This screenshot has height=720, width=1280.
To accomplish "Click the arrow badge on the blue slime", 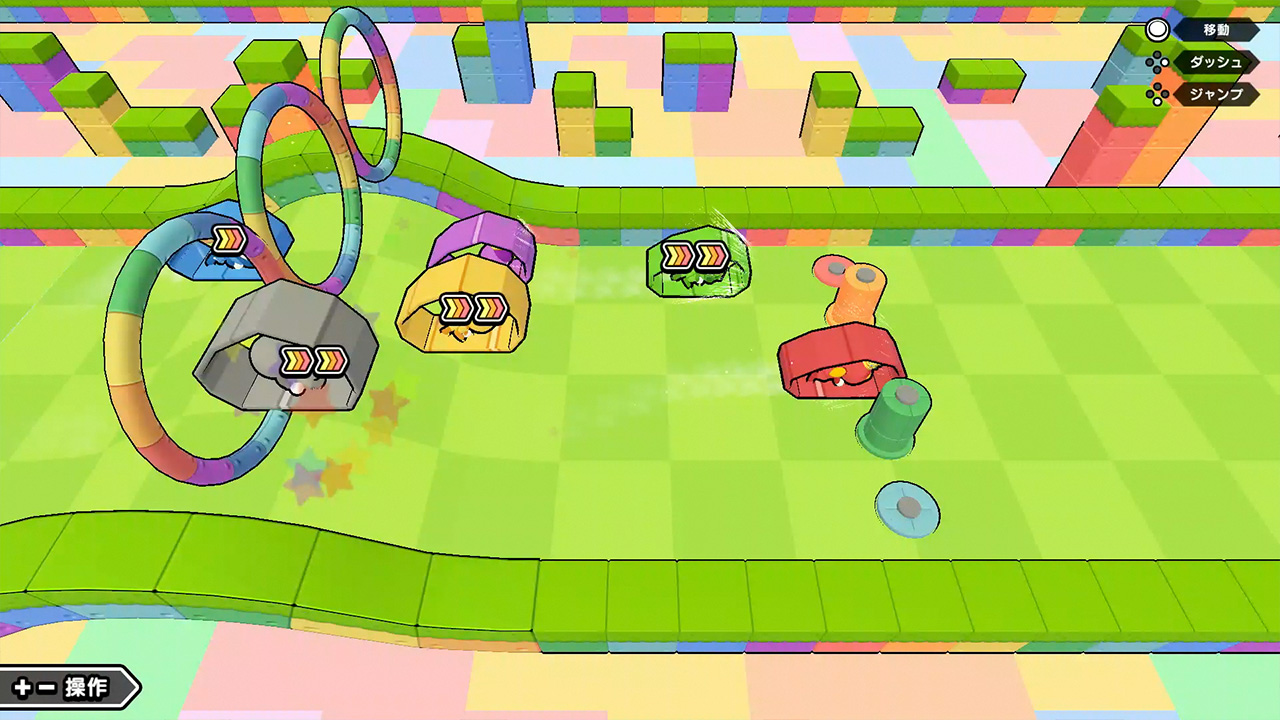I will click(229, 238).
